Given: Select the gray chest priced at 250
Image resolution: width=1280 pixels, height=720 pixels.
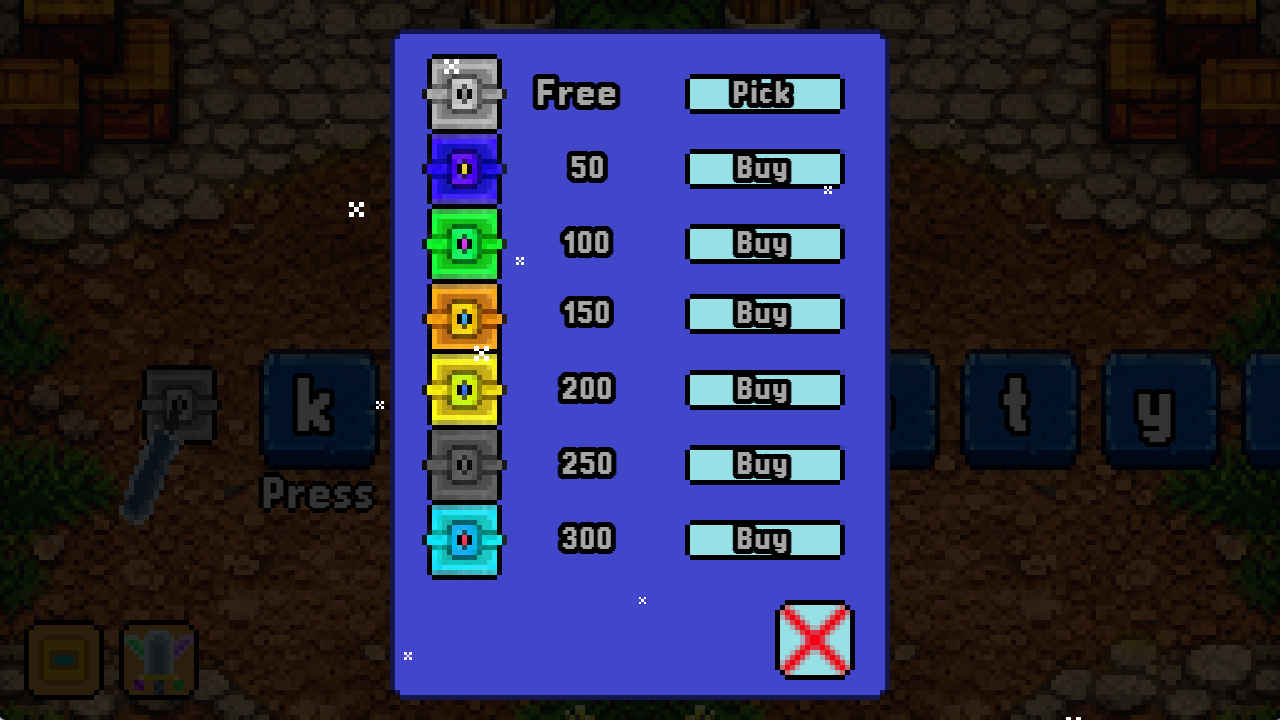Looking at the screenshot, I should pyautogui.click(x=464, y=464).
